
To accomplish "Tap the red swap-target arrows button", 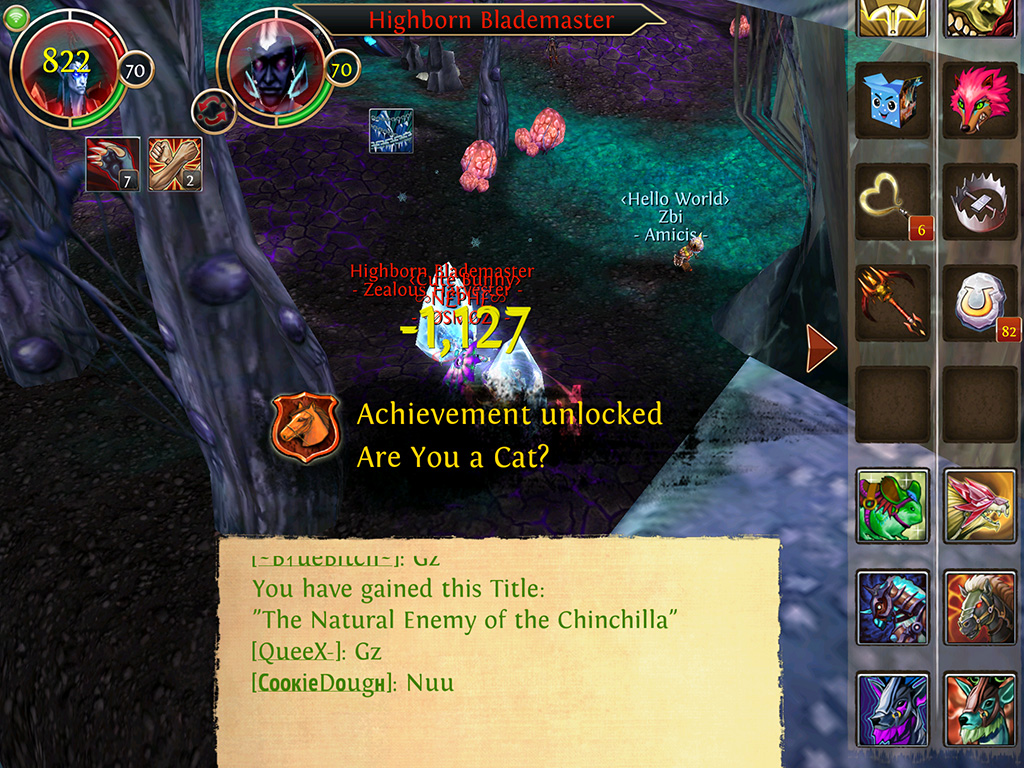I will click(212, 108).
